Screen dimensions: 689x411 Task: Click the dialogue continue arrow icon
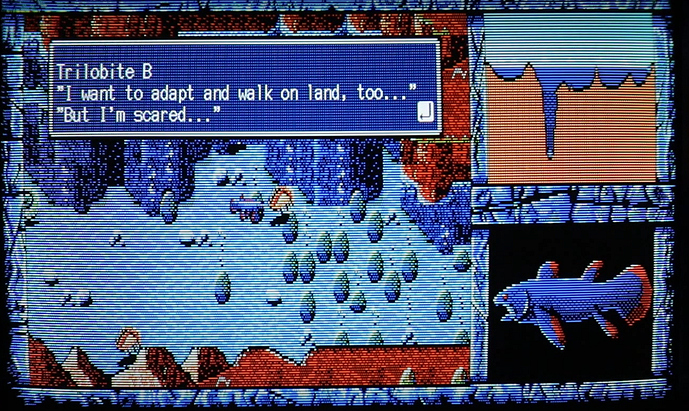425,111
